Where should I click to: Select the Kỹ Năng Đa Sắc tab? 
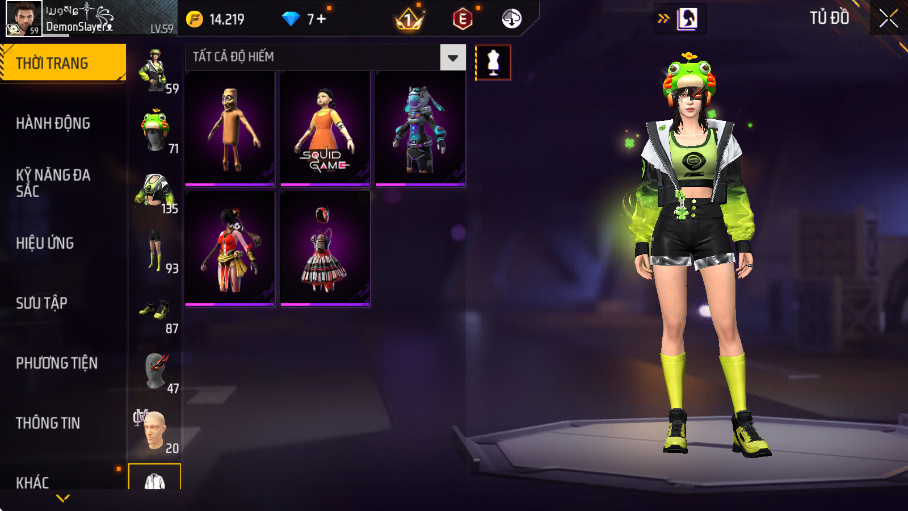(x=62, y=182)
